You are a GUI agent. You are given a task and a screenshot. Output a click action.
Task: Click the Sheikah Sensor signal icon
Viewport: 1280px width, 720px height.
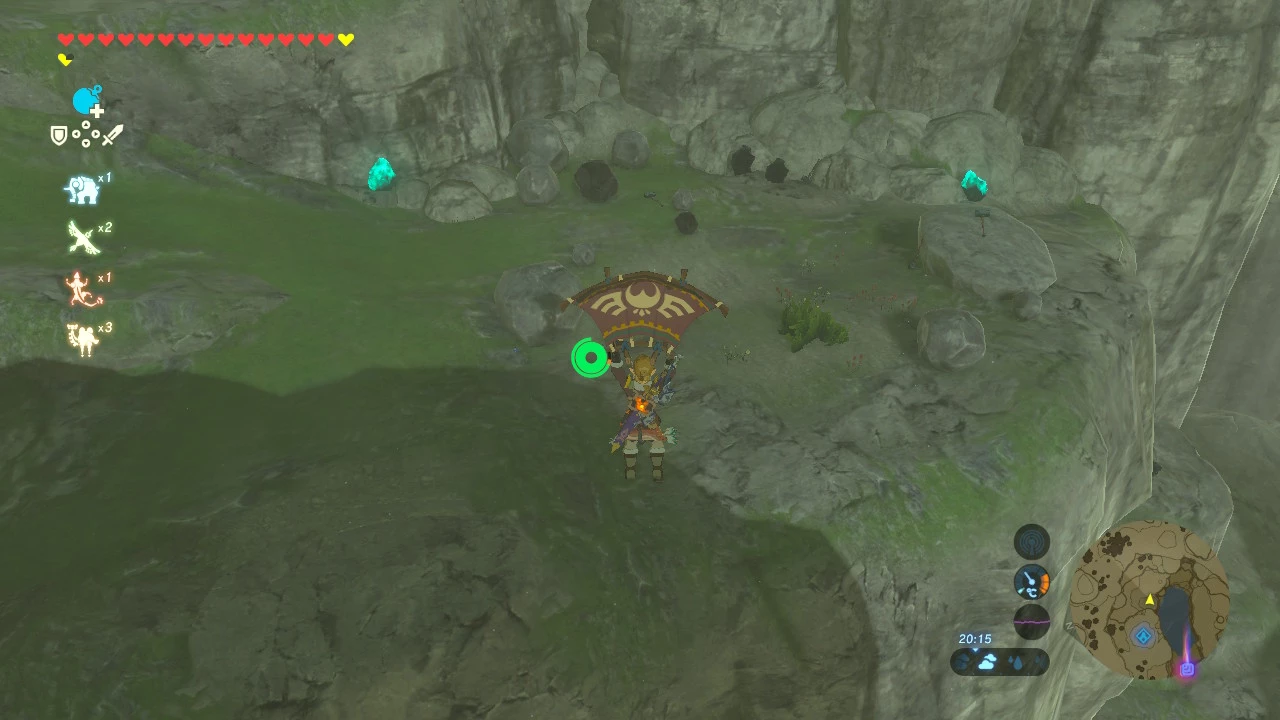[1032, 542]
